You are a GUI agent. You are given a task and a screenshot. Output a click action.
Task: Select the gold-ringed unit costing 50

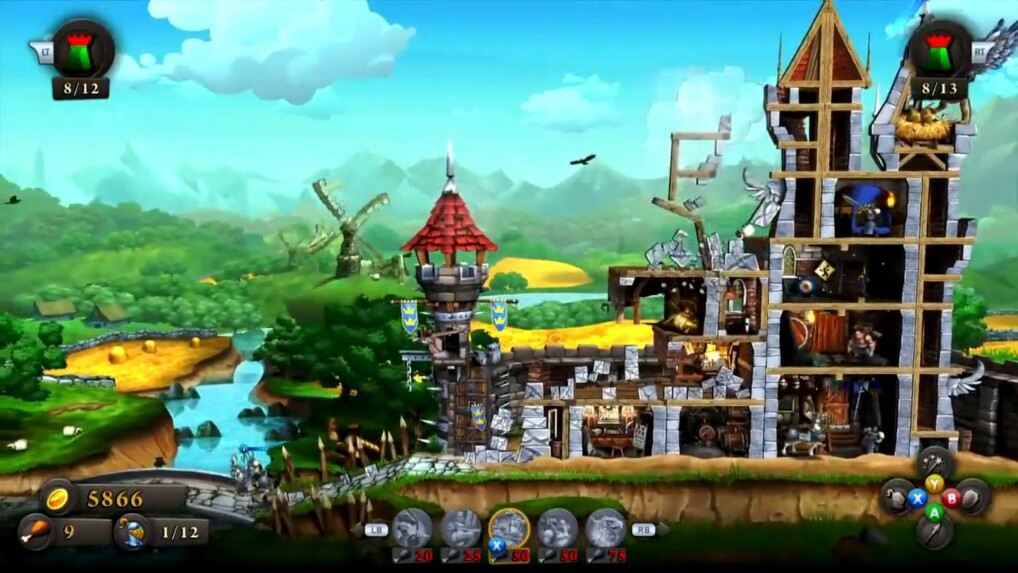[x=509, y=528]
